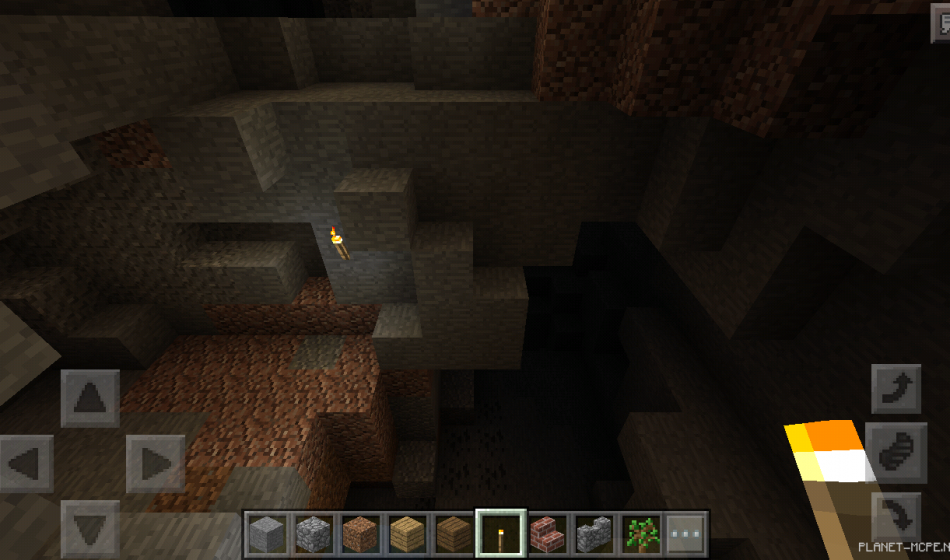Choose the tree sapling slot
The height and width of the screenshot is (560, 950).
[639, 532]
